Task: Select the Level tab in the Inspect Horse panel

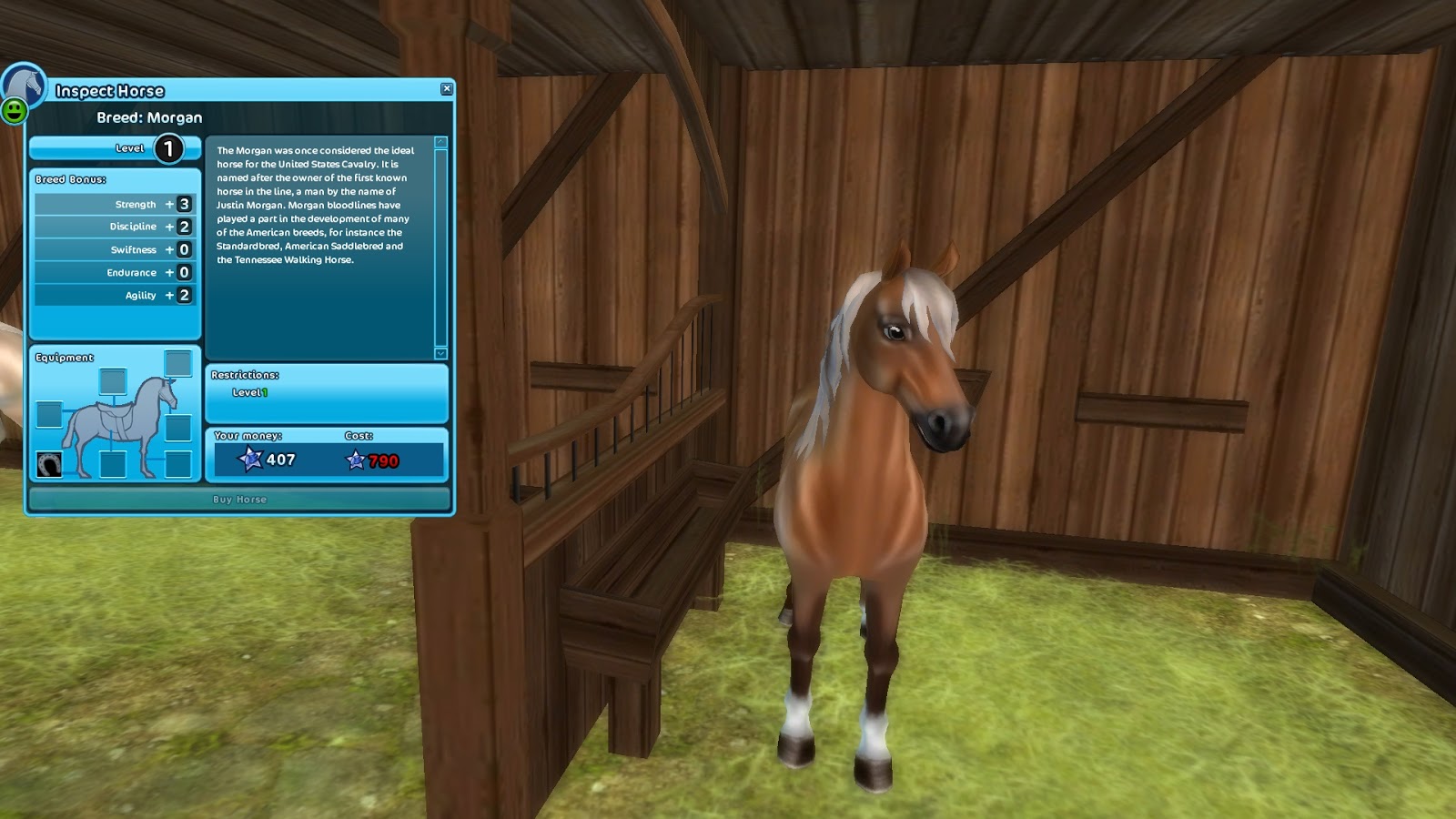Action: tap(114, 147)
